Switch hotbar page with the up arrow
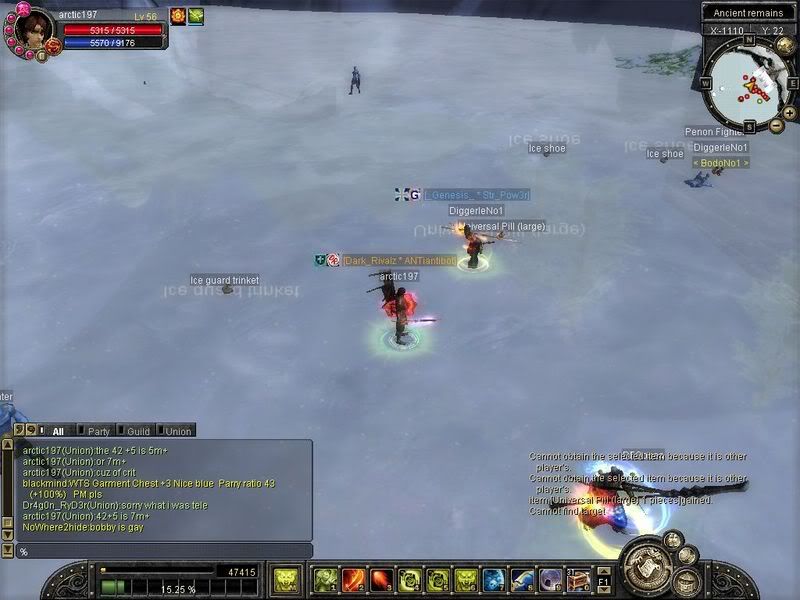This screenshot has height=600, width=800. pyautogui.click(x=603, y=571)
